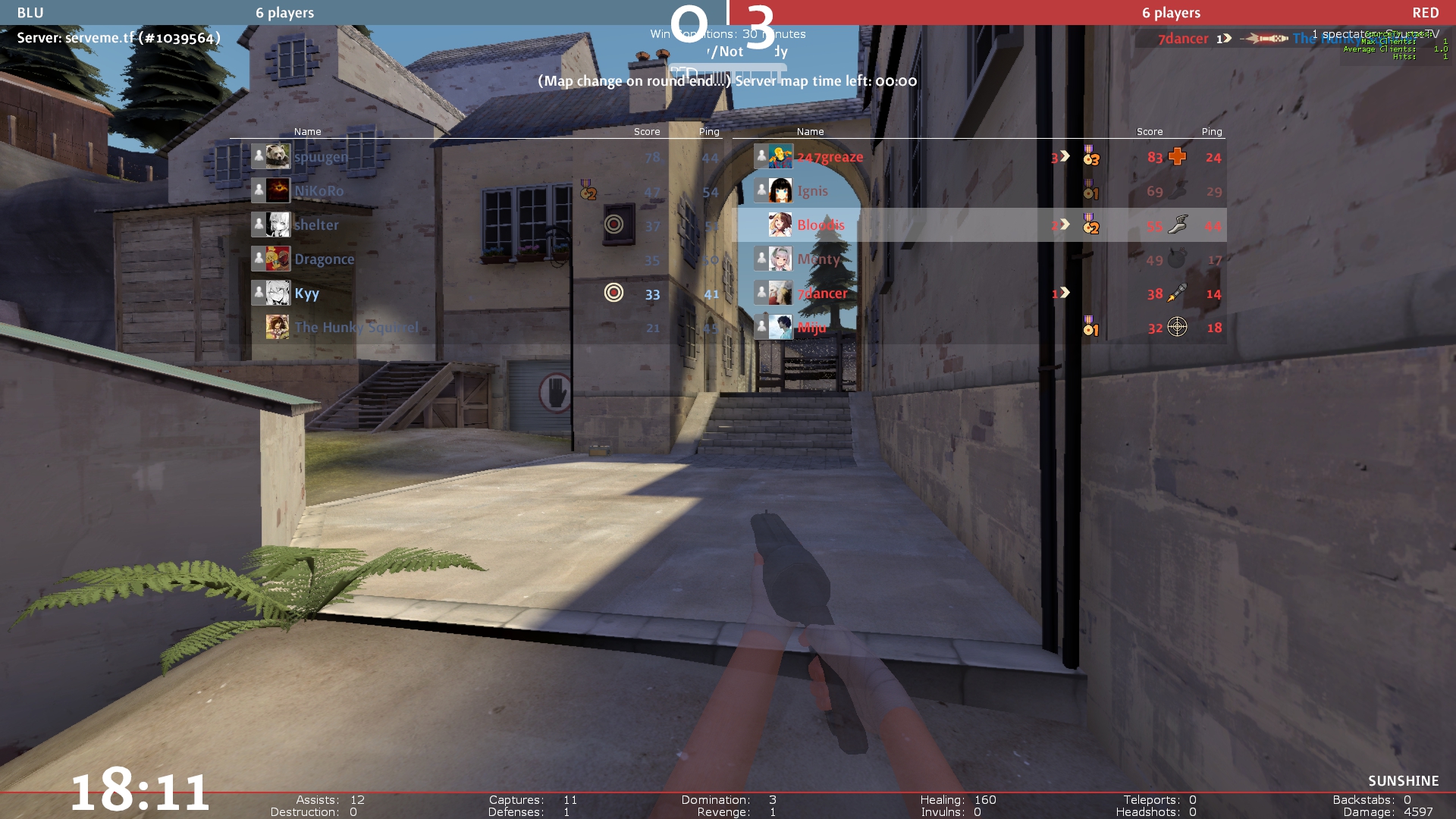Select NiKoRo in the BLU player list
The image size is (1456, 819).
[318, 191]
